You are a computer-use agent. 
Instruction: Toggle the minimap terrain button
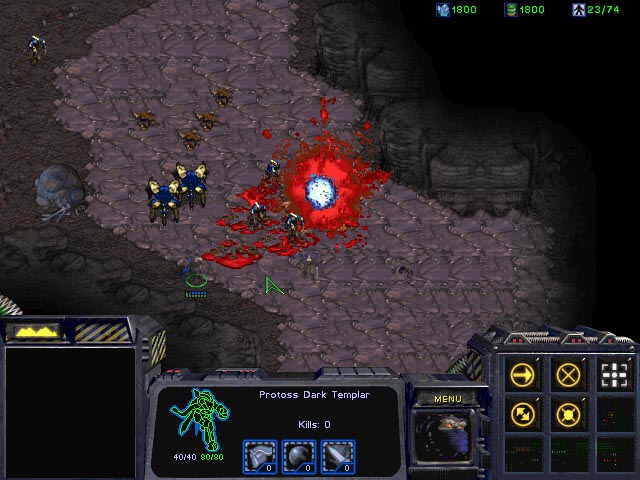click(x=32, y=330)
